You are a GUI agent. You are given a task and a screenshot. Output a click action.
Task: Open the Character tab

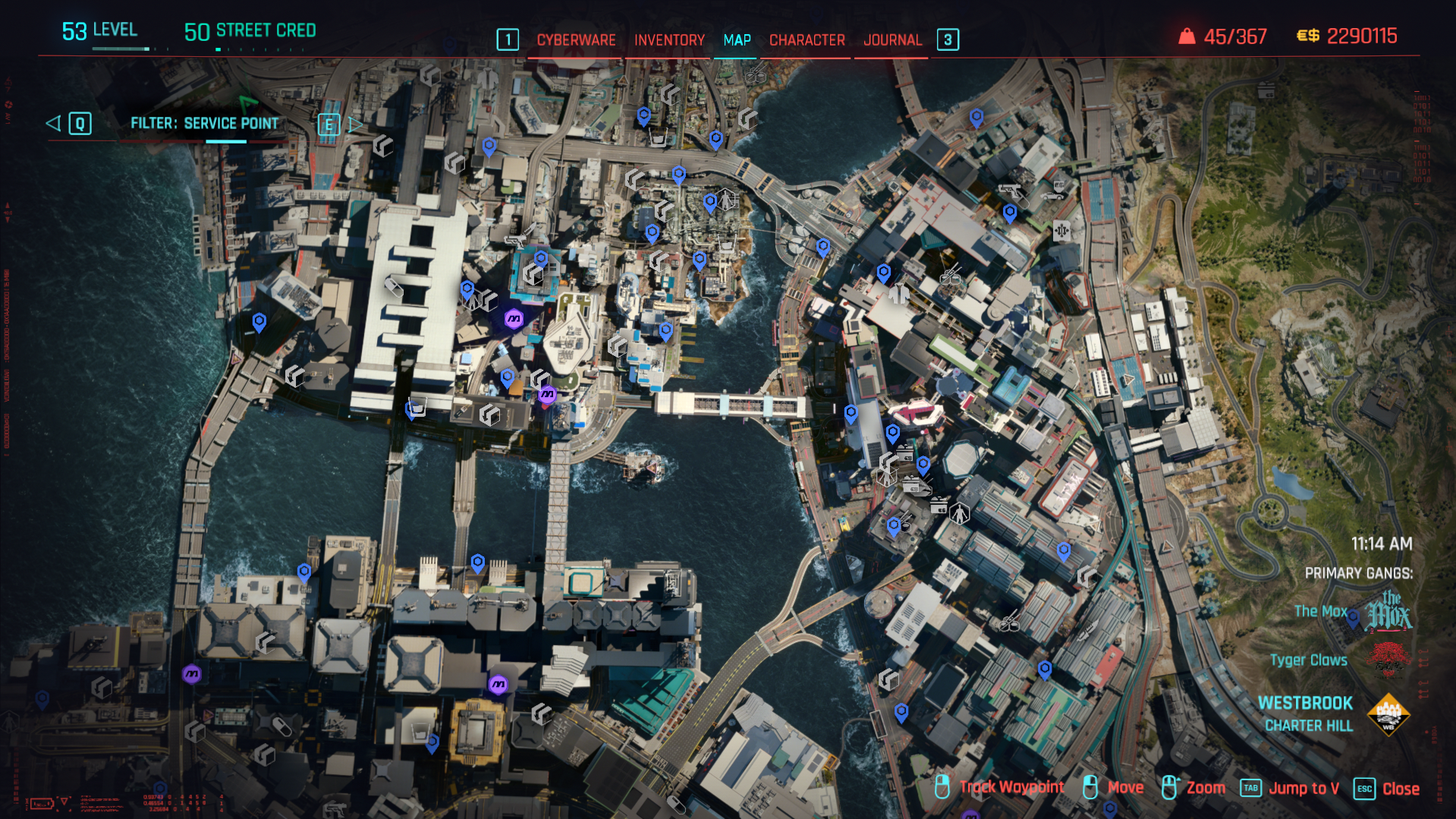[x=807, y=40]
